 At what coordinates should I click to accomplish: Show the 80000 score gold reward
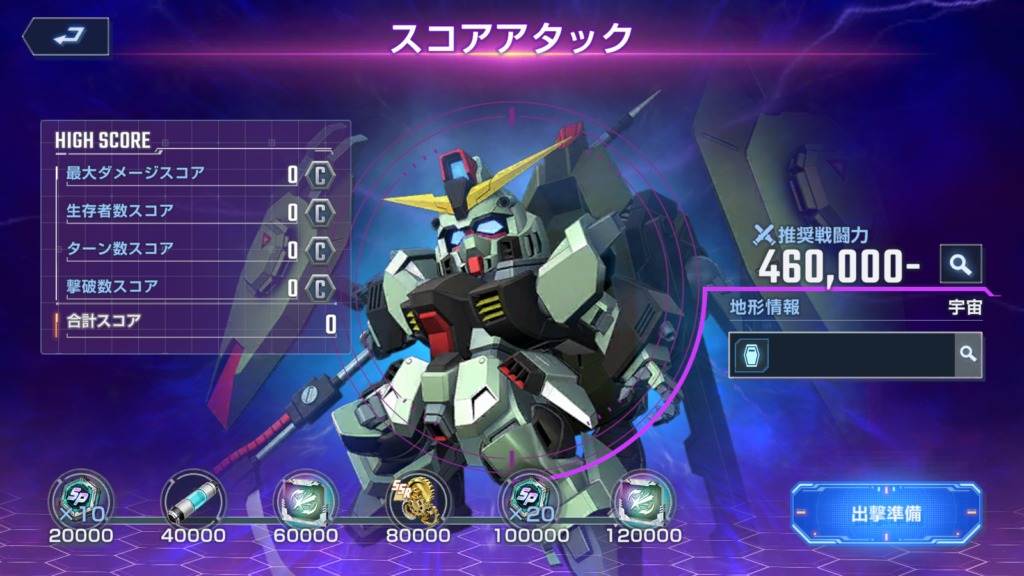pyautogui.click(x=417, y=498)
